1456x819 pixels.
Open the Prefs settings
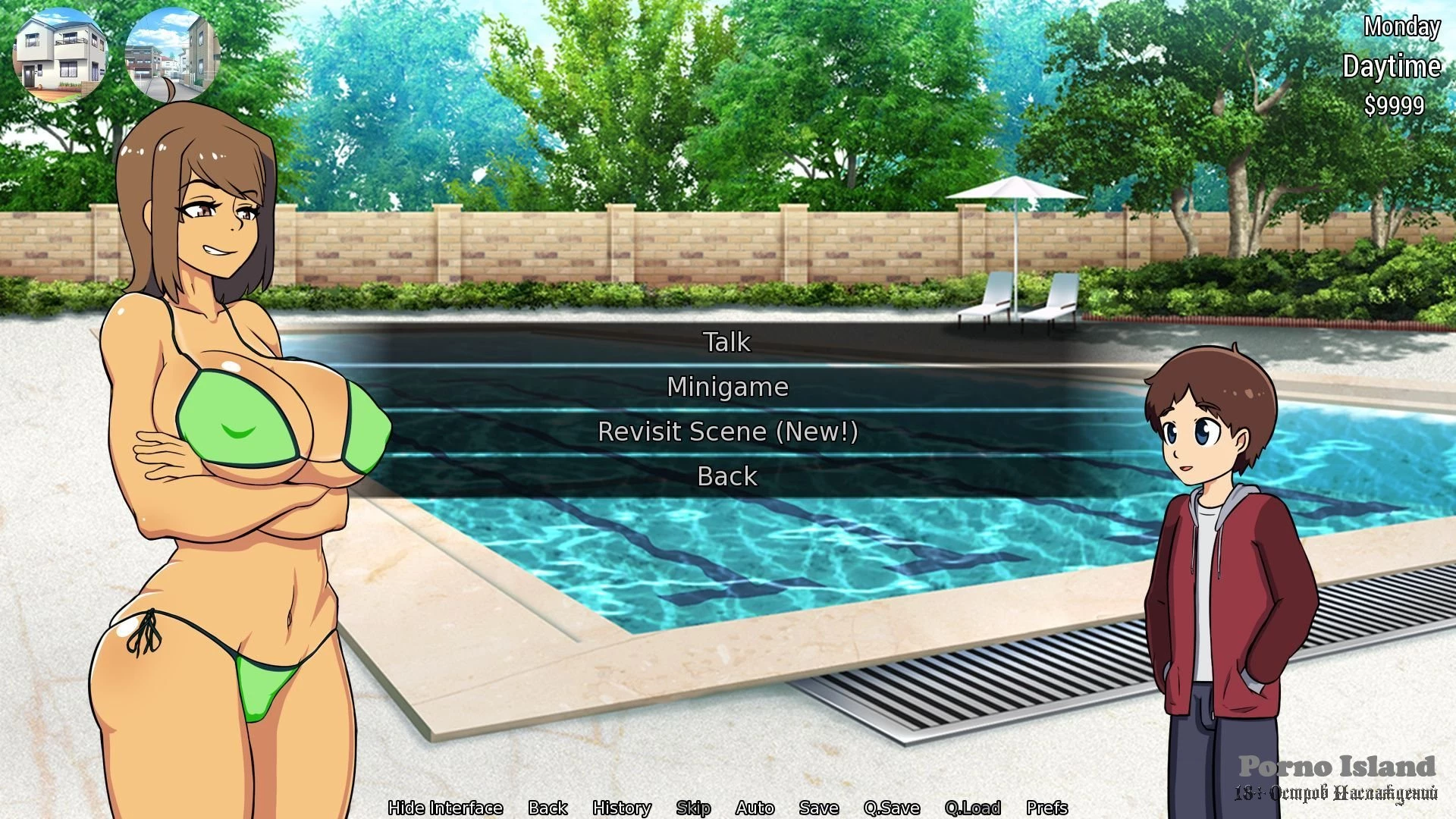coord(1046,808)
